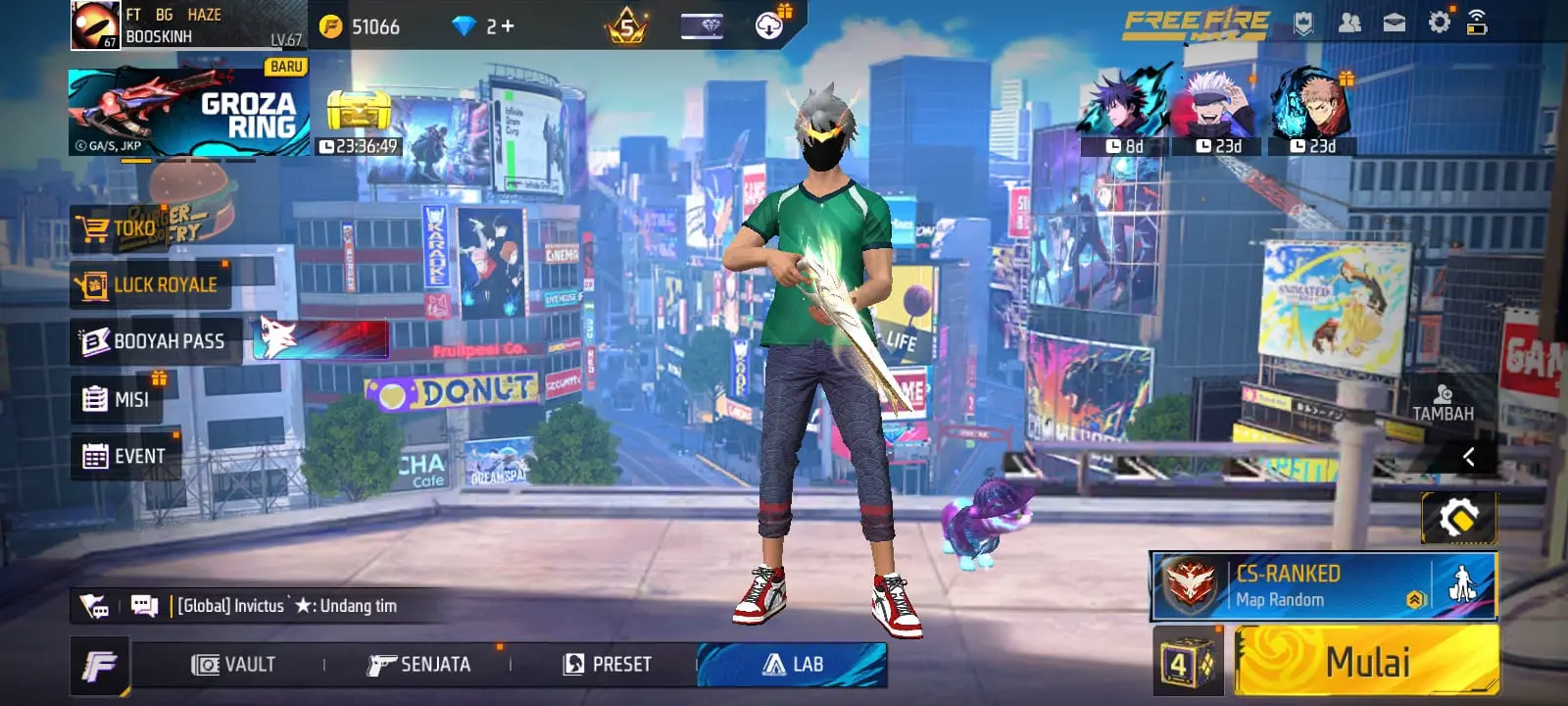Invite a teammate with Tambah

tap(1443, 402)
